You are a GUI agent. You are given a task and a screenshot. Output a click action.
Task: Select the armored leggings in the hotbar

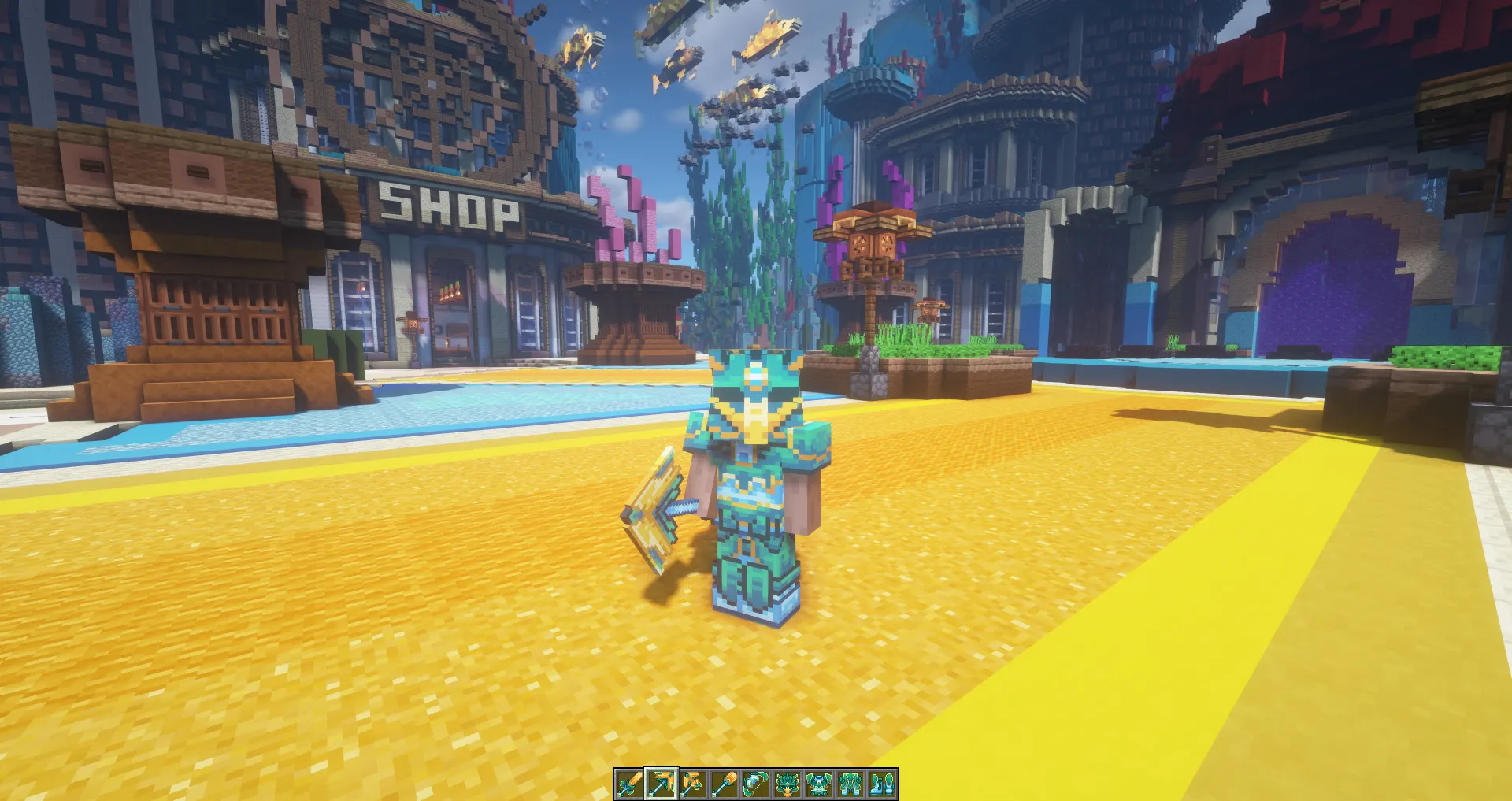851,784
